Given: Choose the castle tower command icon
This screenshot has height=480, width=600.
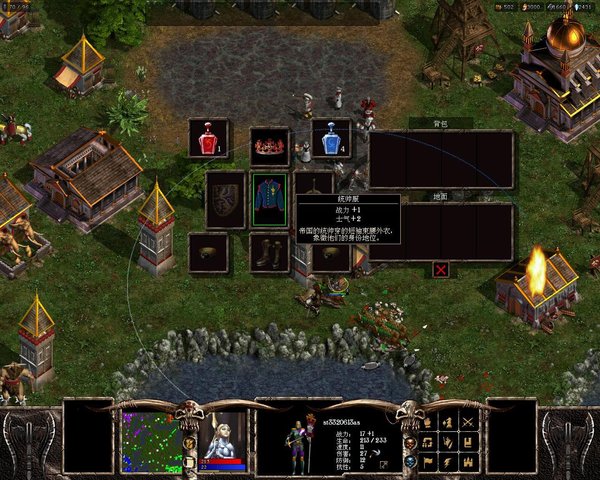Looking at the screenshot, I should (x=468, y=461).
